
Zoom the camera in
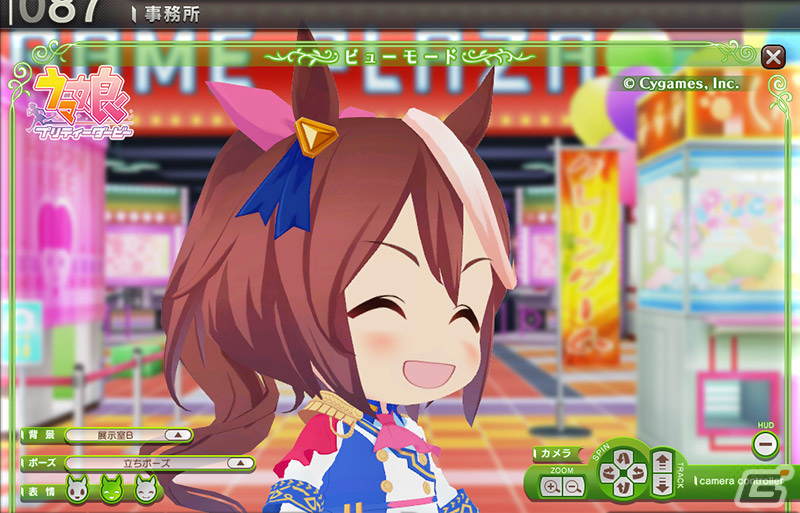coord(551,487)
